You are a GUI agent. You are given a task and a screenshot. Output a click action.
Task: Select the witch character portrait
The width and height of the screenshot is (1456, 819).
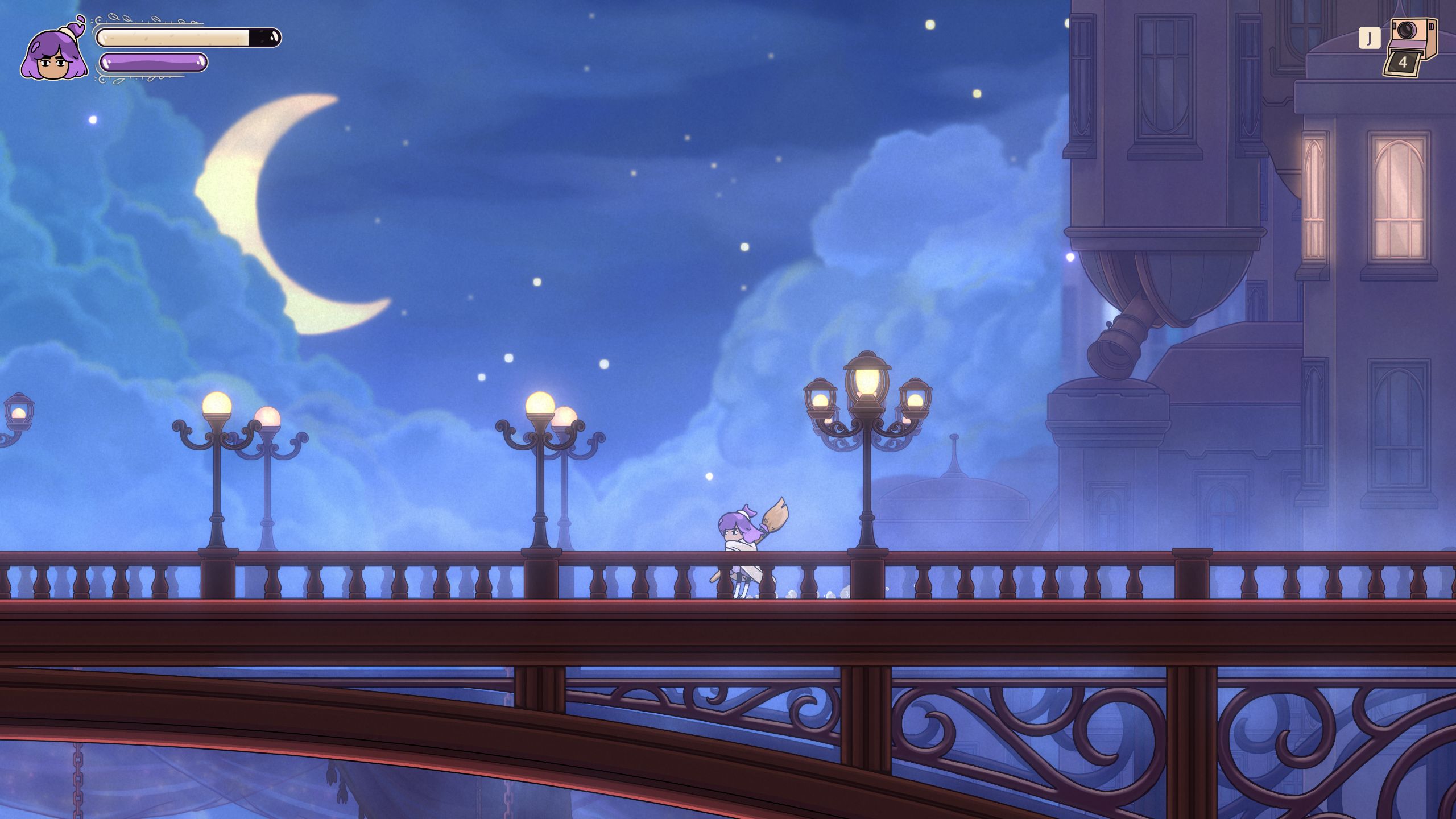tap(54, 54)
